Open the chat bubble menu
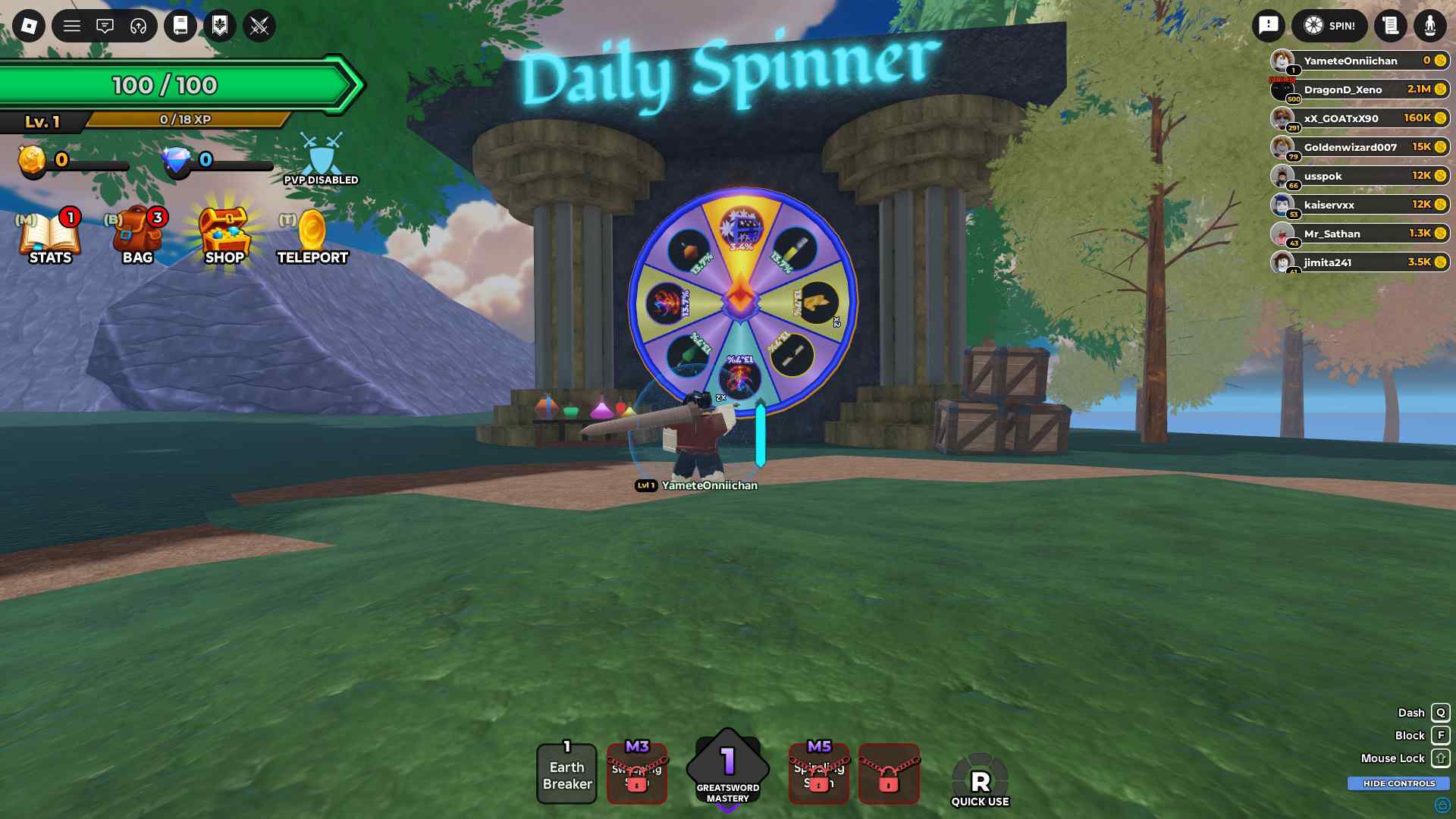This screenshot has height=819, width=1456. [x=105, y=26]
